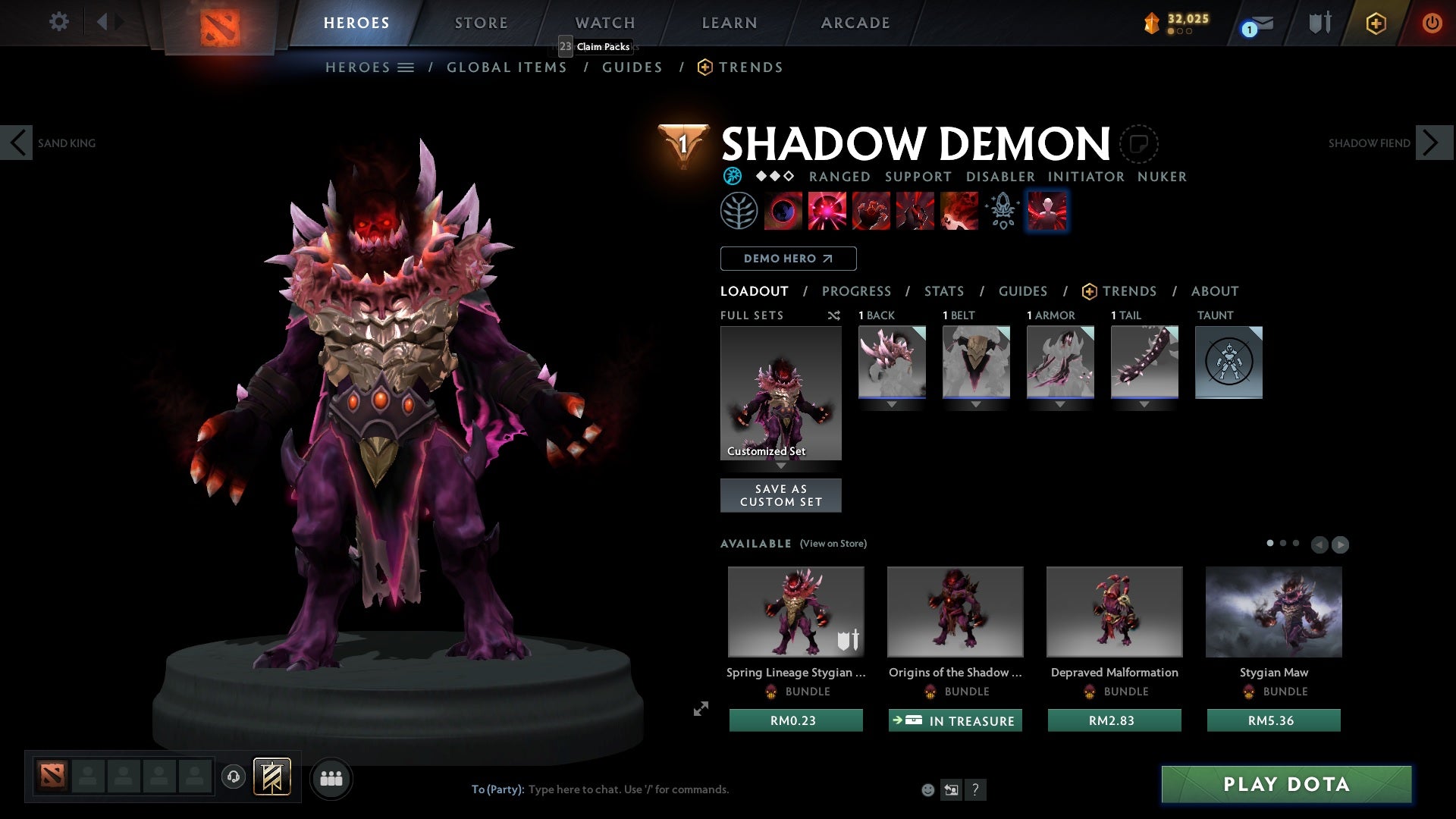Click the Dota Plus hexagon icon in top bar
1456x819 pixels.
[x=1375, y=23]
